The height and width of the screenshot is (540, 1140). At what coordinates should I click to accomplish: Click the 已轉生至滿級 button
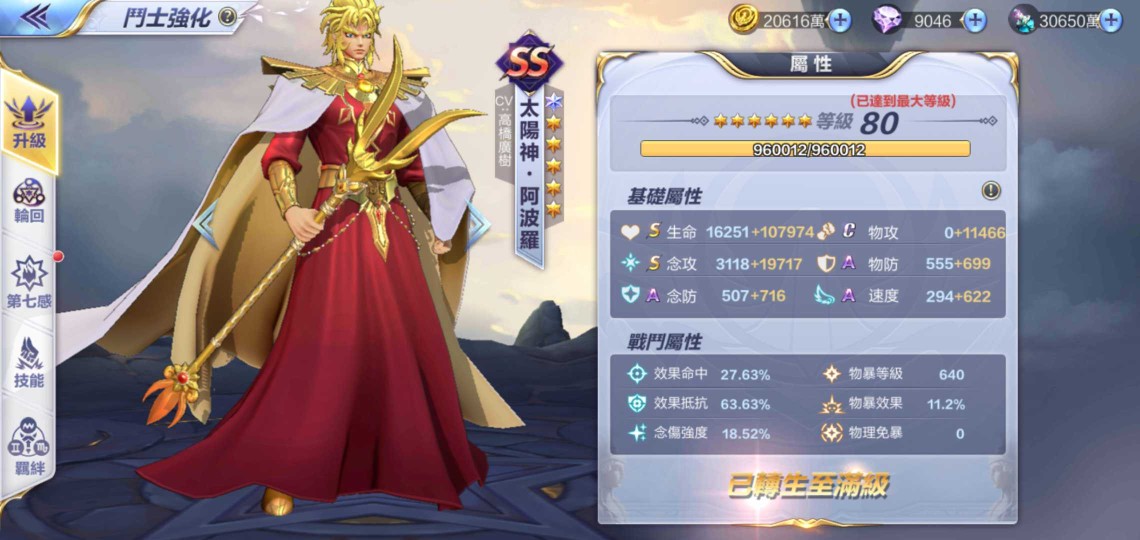pyautogui.click(x=807, y=486)
